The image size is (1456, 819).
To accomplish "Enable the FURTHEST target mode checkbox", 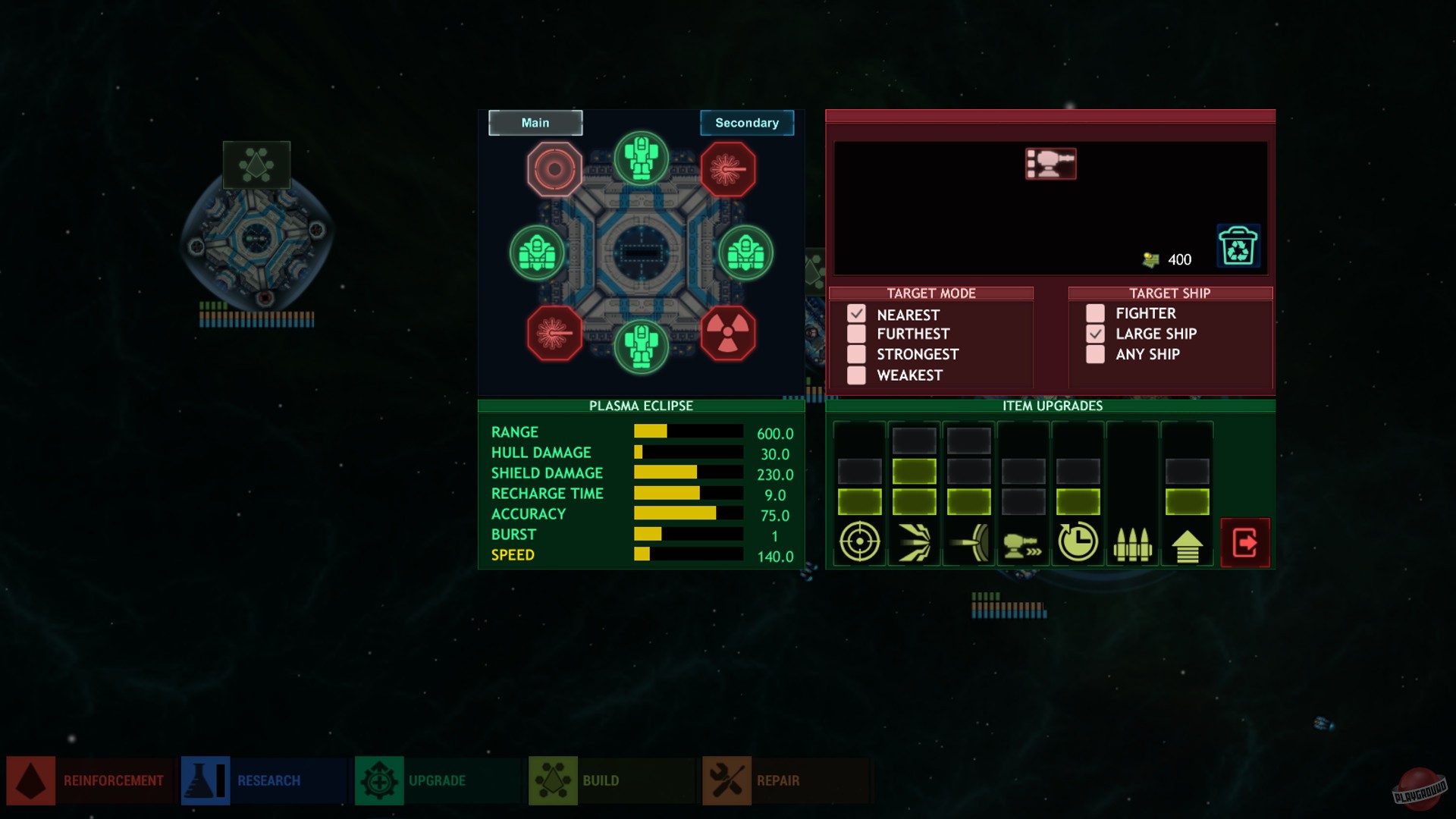I will coord(858,334).
